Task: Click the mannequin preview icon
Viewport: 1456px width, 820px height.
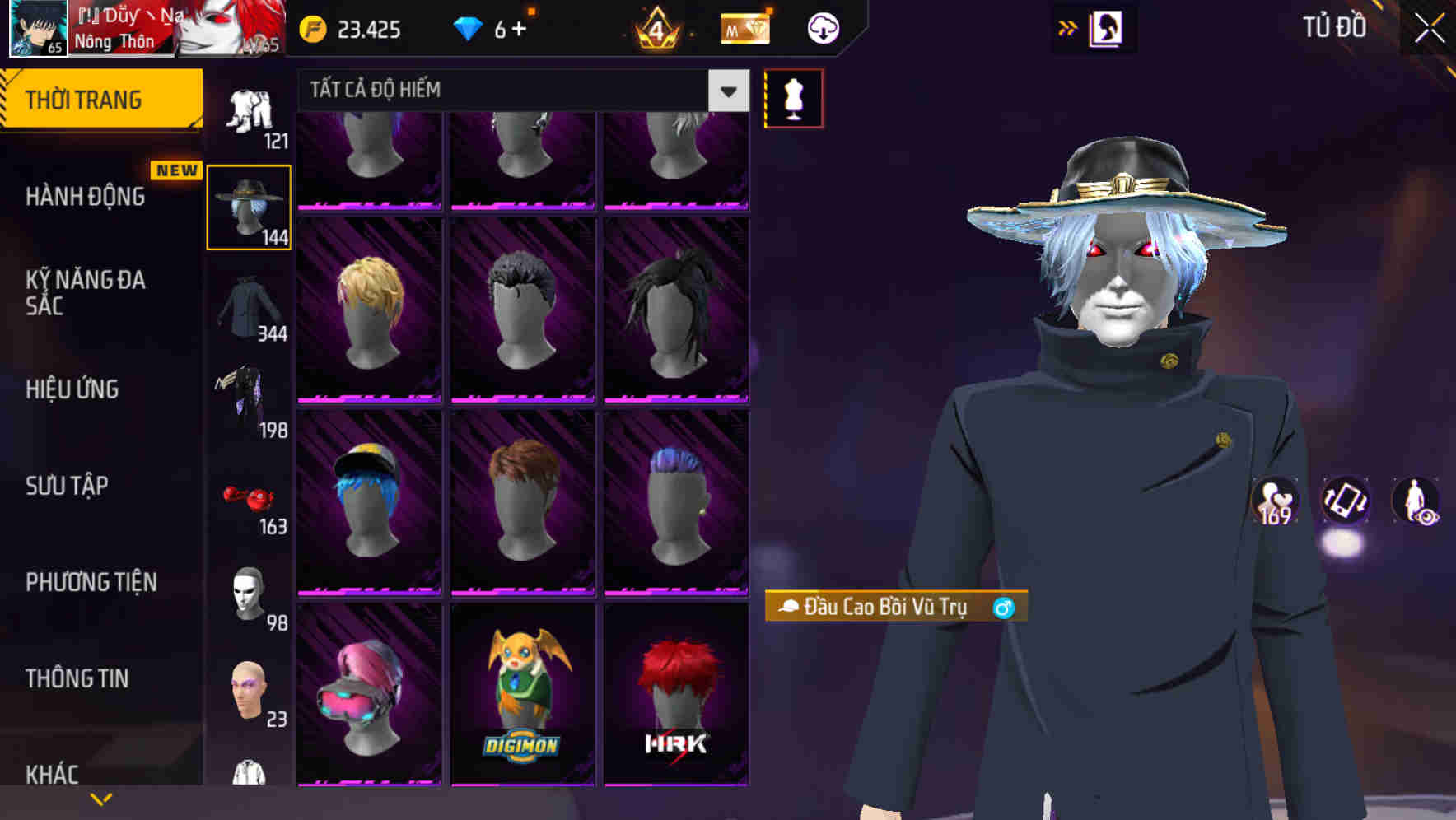Action: [x=791, y=97]
